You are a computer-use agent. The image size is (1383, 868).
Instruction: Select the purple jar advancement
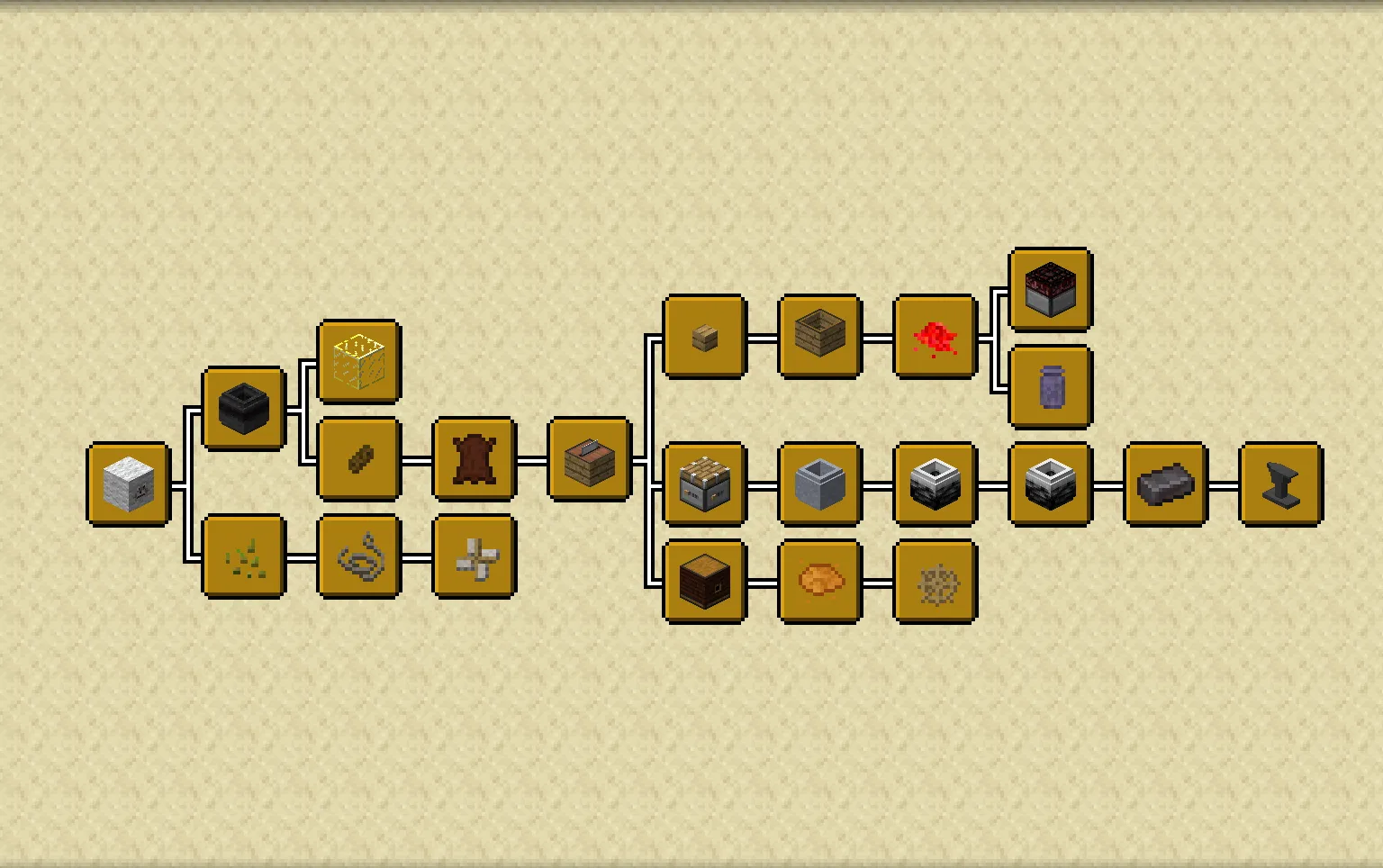coord(1050,387)
